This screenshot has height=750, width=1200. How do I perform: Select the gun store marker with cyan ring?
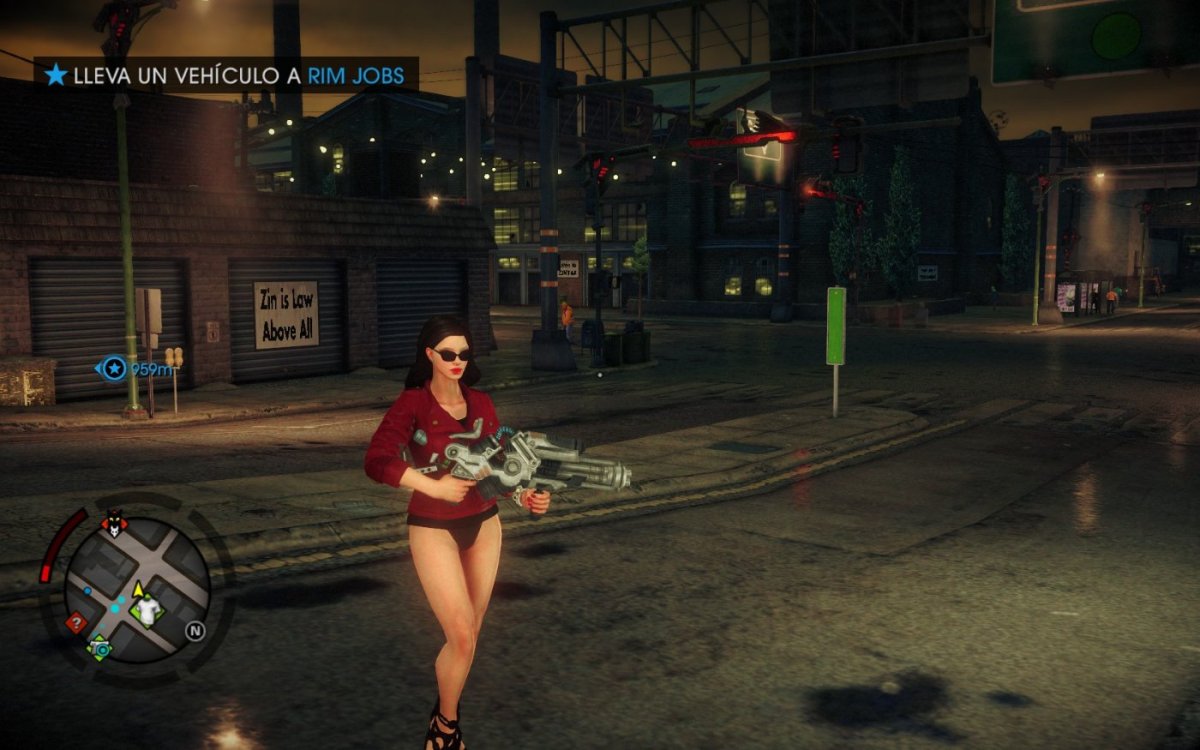(x=100, y=648)
